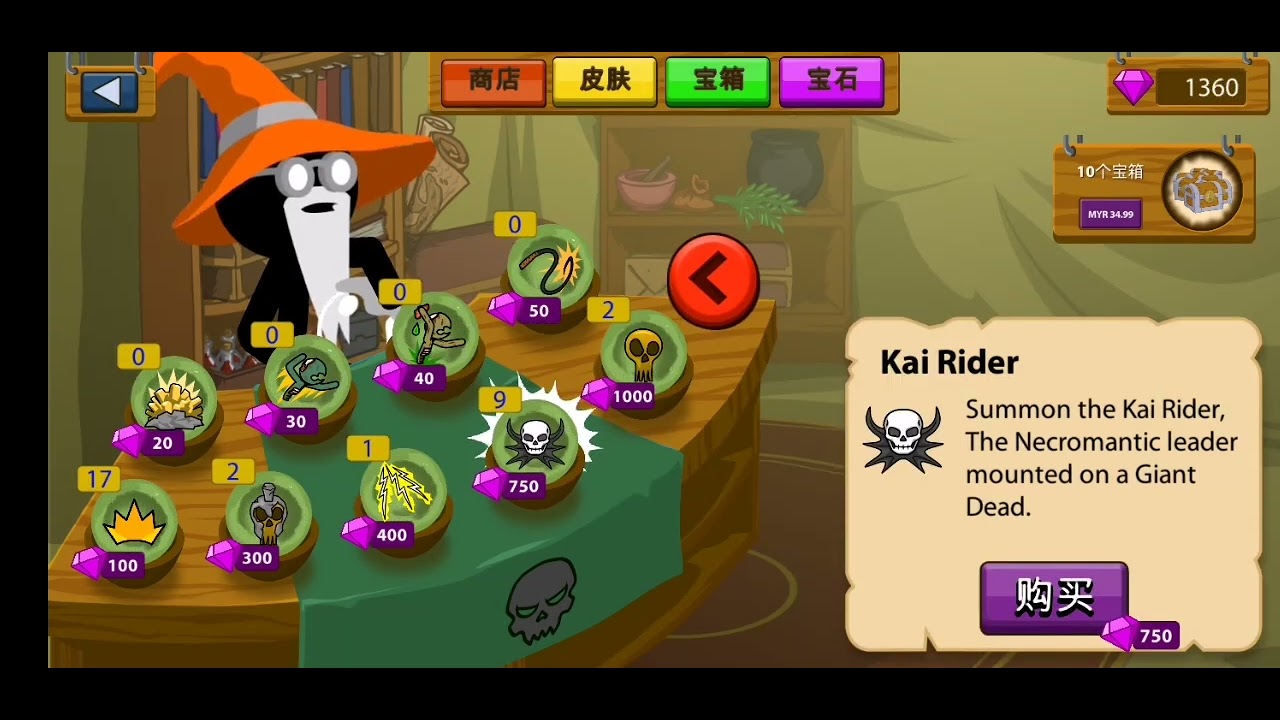The image size is (1280, 720).
Task: Pick the vine staff item costing 40
Action: pos(435,335)
